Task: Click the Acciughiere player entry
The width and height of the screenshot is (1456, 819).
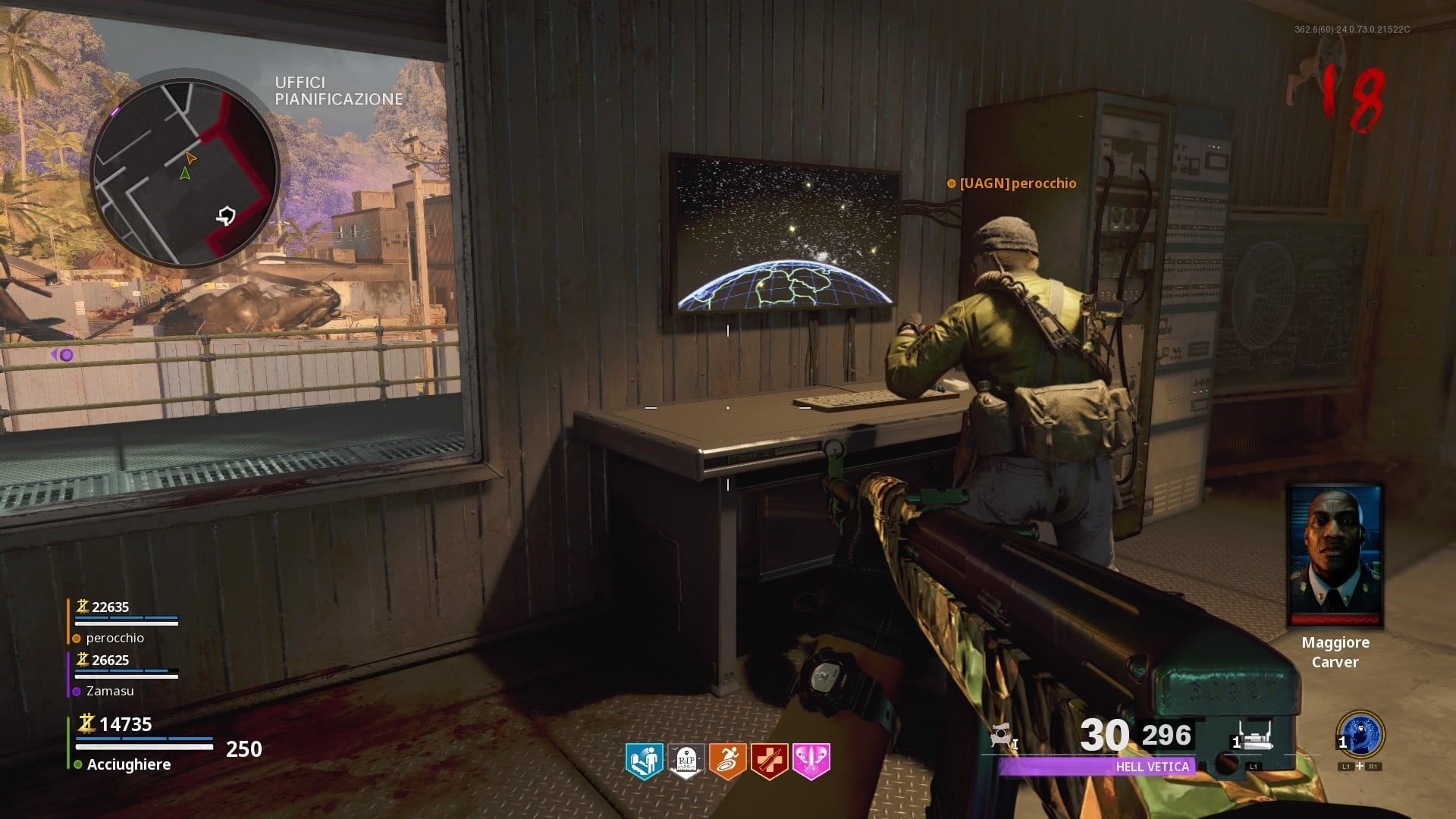Action: (128, 764)
